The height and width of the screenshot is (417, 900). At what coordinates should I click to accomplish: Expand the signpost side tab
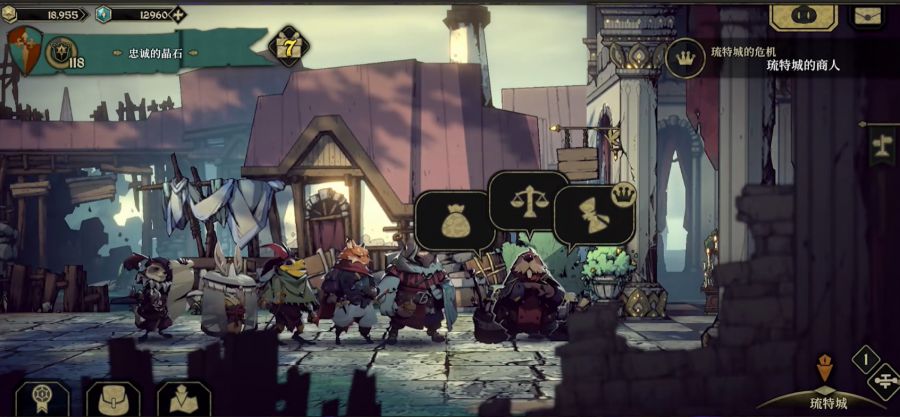click(882, 146)
